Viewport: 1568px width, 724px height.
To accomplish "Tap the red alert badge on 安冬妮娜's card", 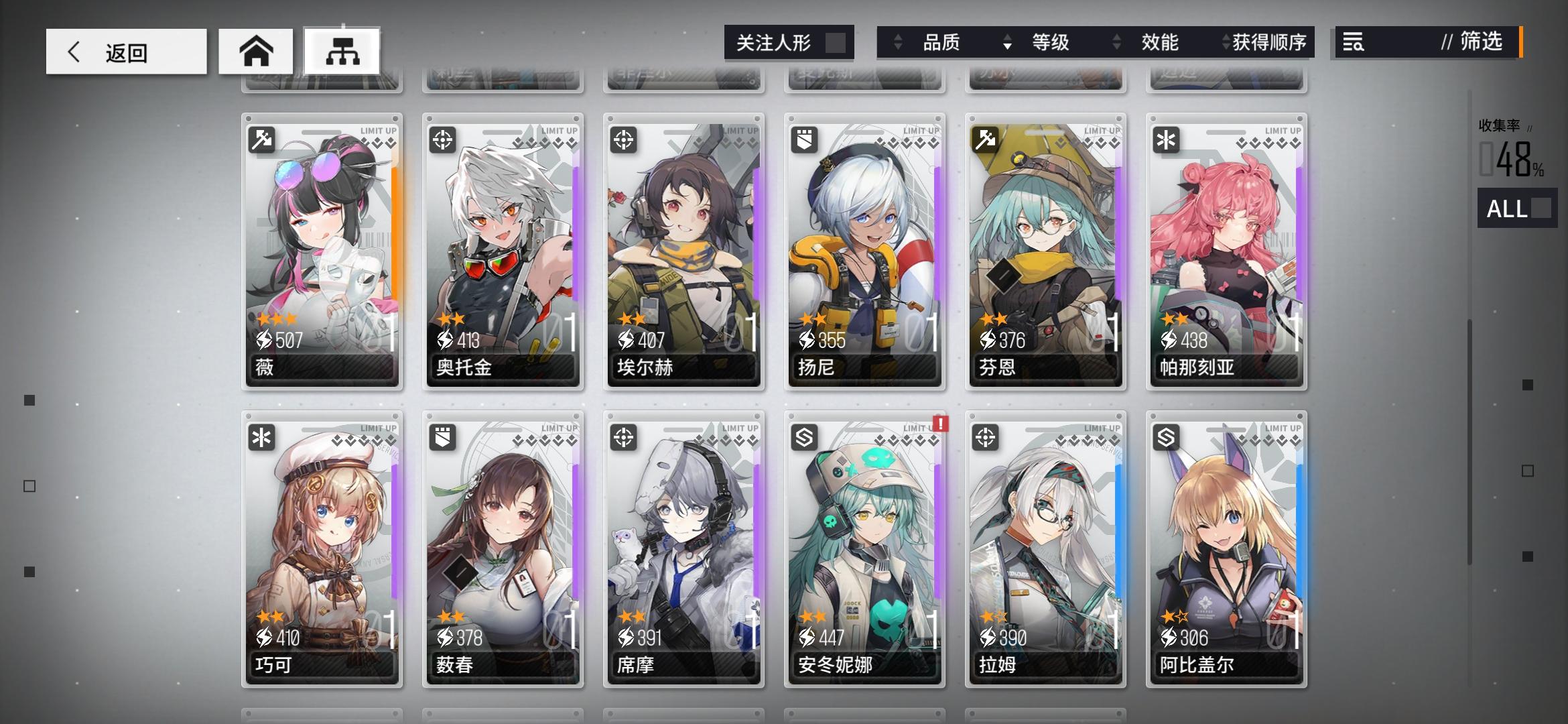I will (x=940, y=424).
